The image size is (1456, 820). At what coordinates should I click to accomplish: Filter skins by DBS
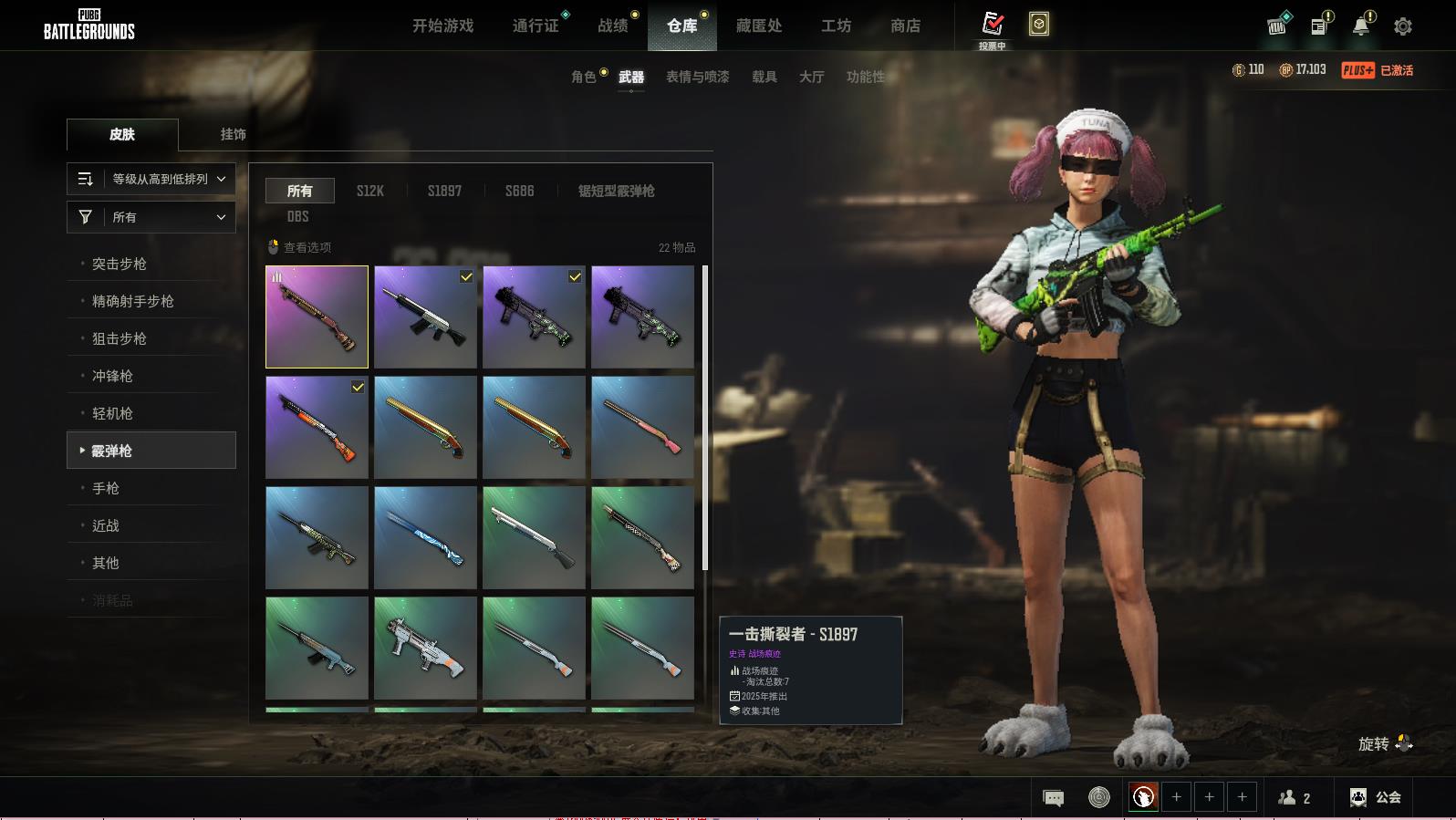pos(298,216)
